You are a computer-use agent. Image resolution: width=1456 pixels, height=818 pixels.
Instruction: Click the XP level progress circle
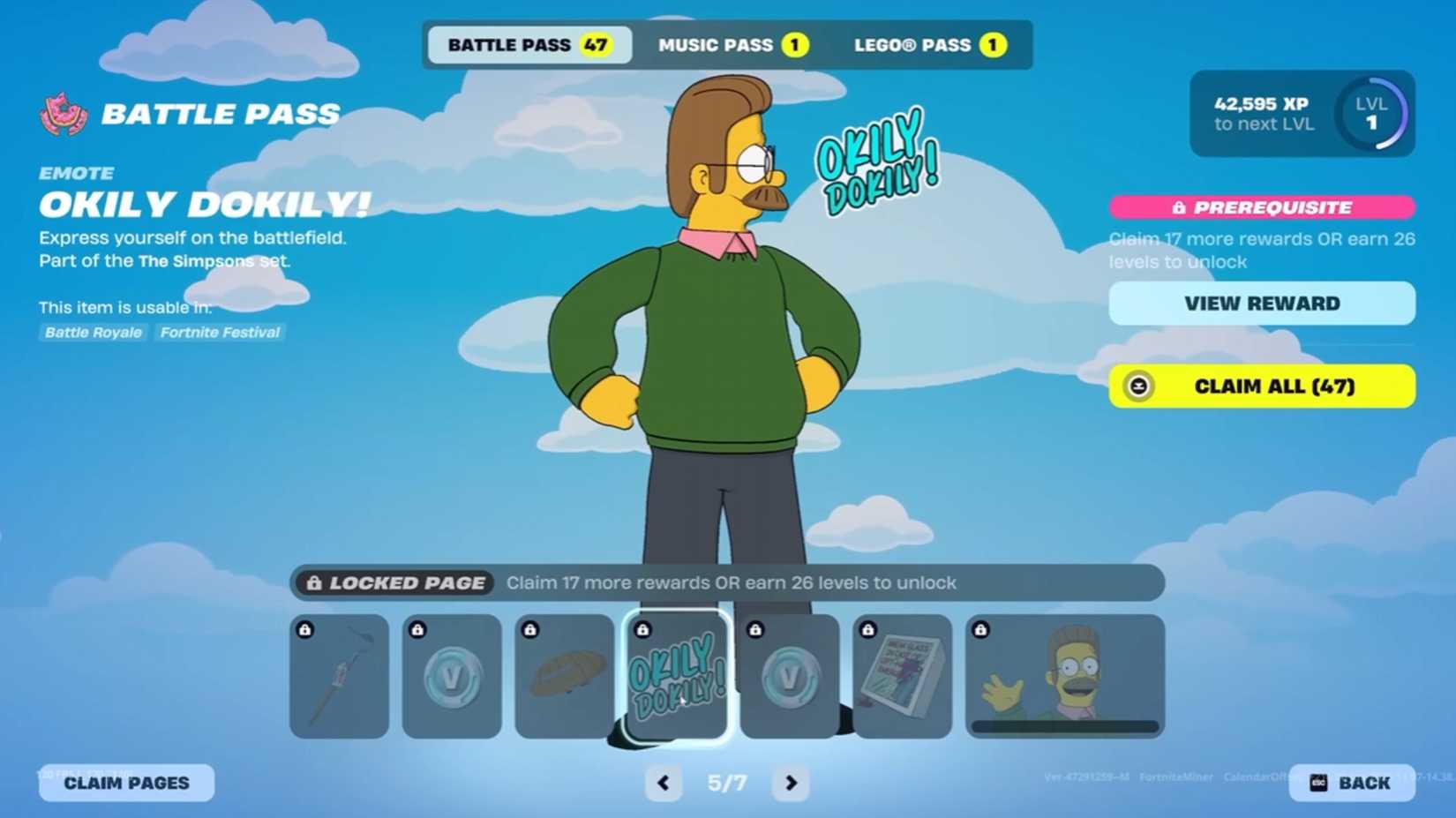click(1372, 116)
